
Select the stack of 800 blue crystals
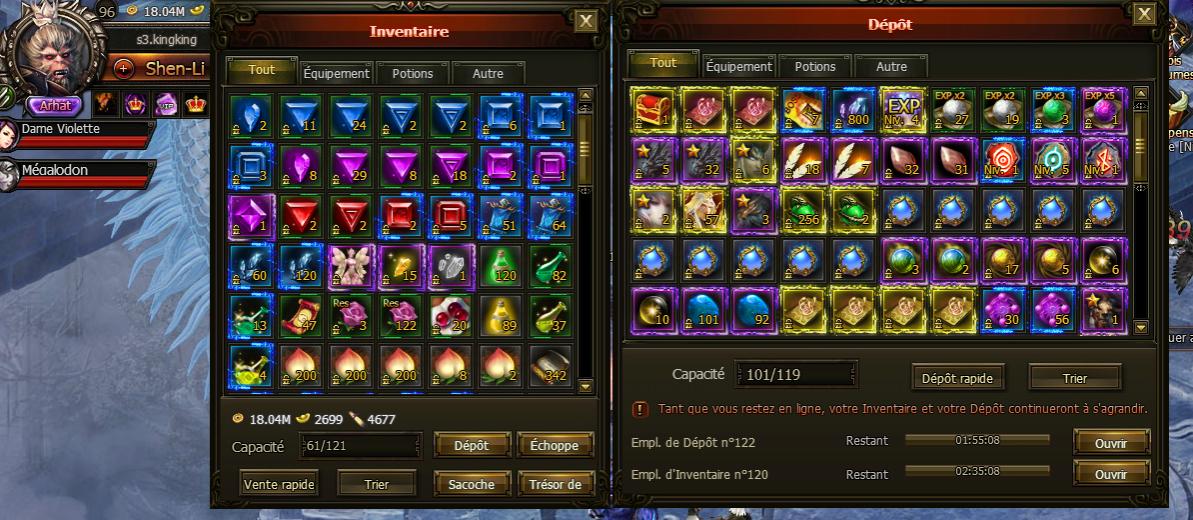[x=854, y=109]
